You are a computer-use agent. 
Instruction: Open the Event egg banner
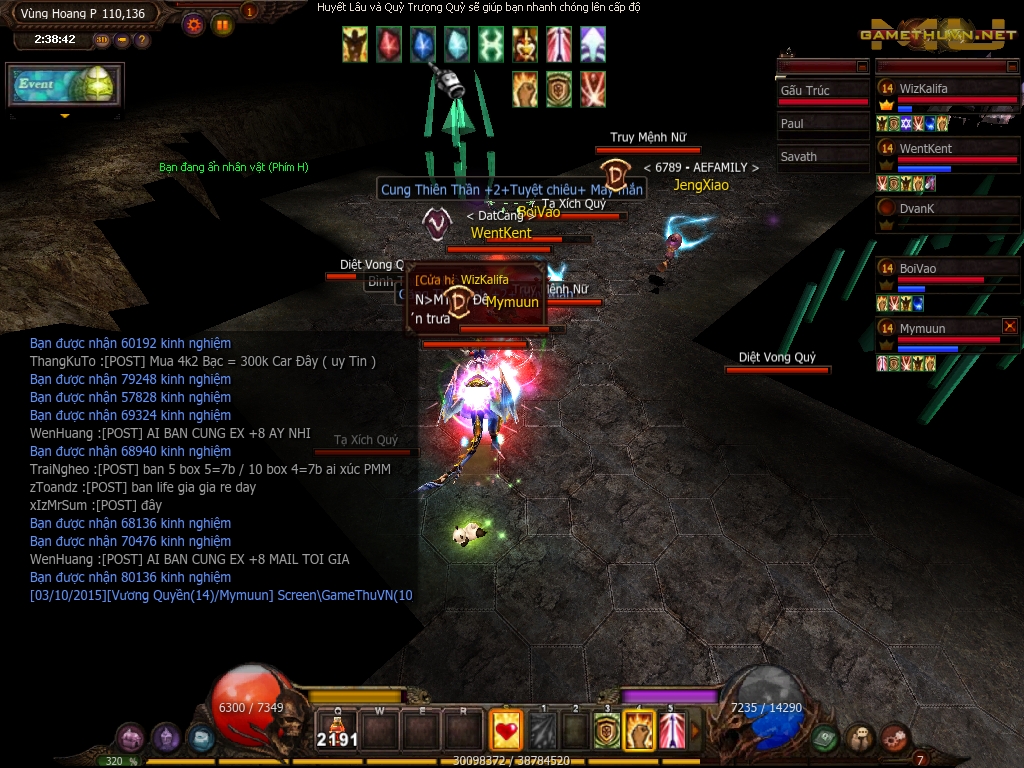pos(65,86)
